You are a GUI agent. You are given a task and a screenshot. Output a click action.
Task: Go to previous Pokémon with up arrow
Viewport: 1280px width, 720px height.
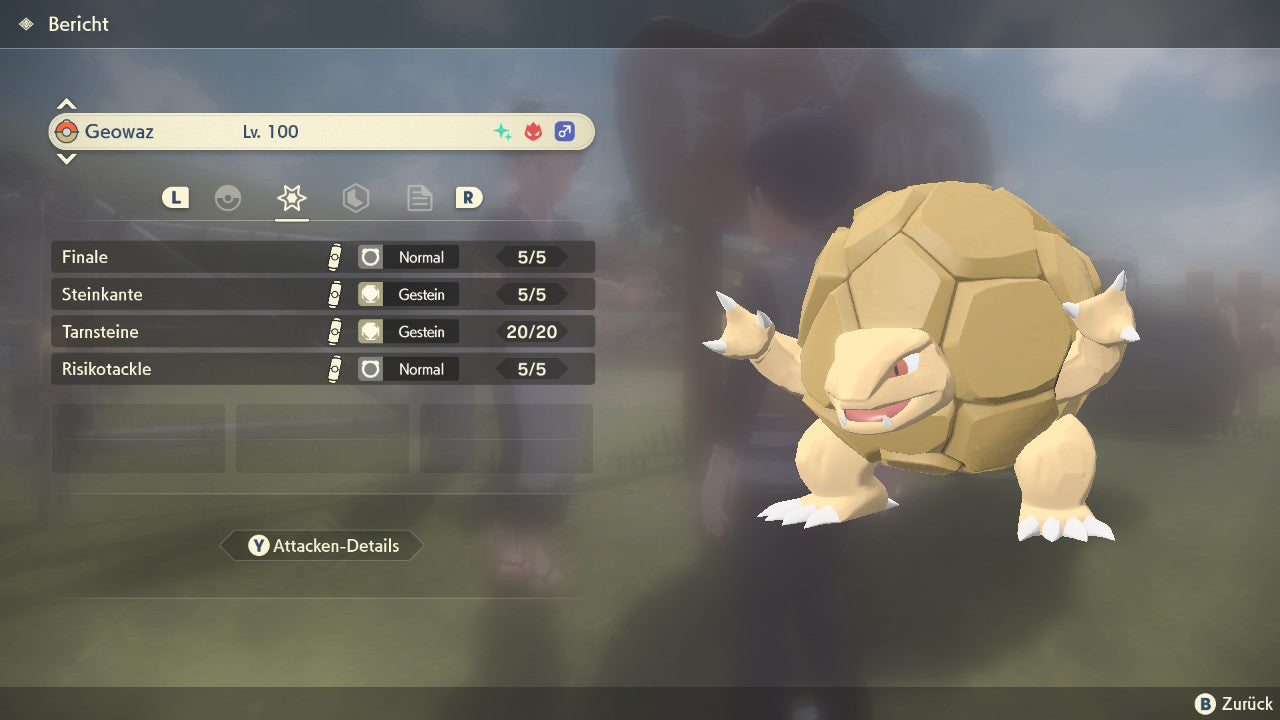[x=66, y=104]
